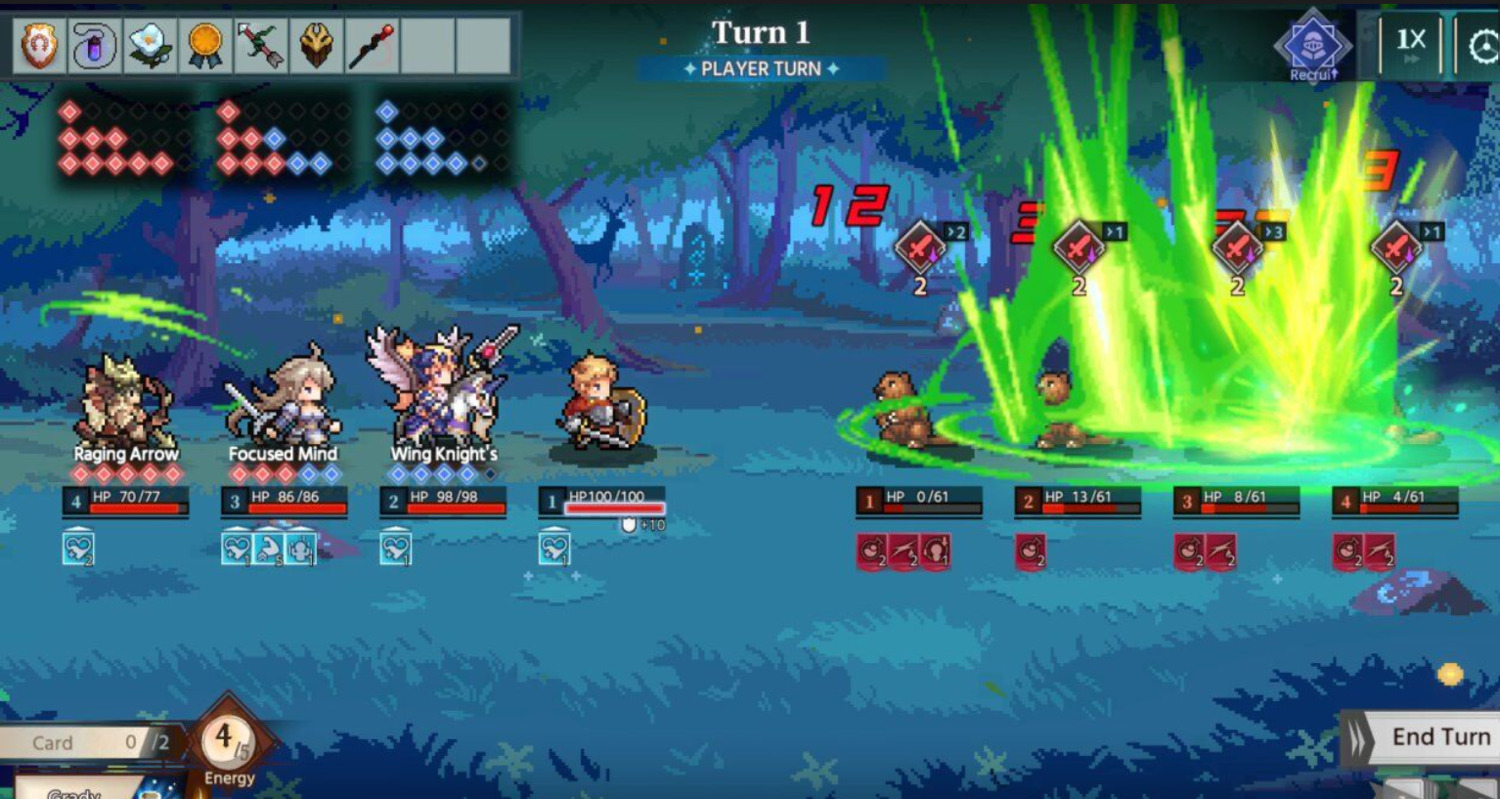Inspect the golden mask relic
1500x799 pixels.
[x=317, y=45]
